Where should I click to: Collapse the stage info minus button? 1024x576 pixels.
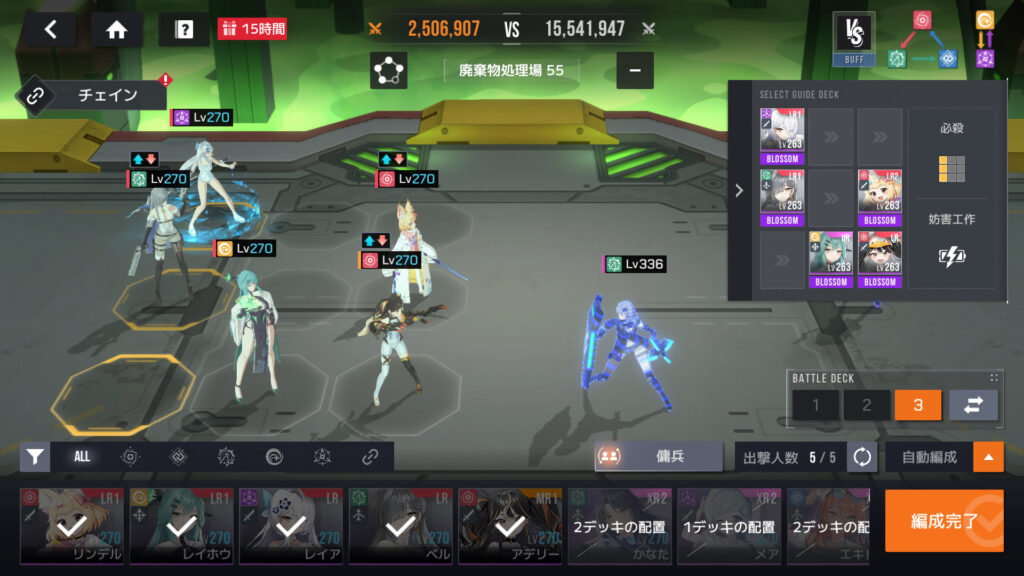click(x=634, y=71)
